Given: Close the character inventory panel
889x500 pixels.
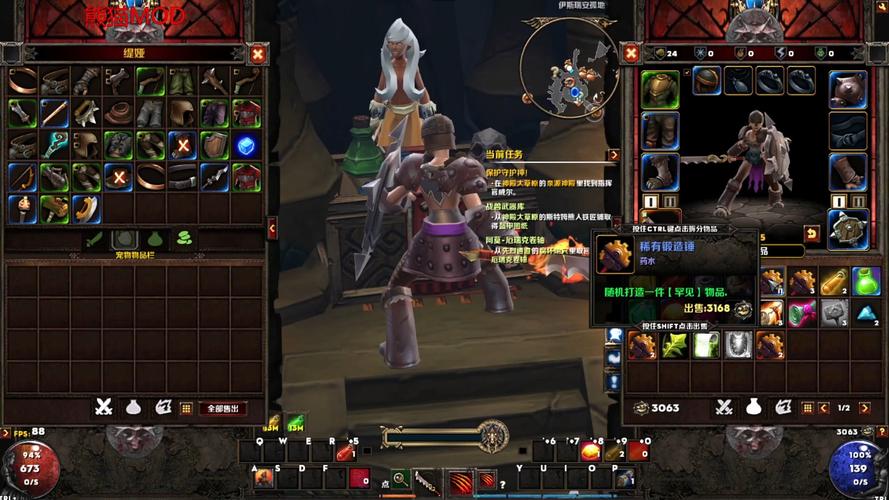Looking at the screenshot, I should point(631,54).
